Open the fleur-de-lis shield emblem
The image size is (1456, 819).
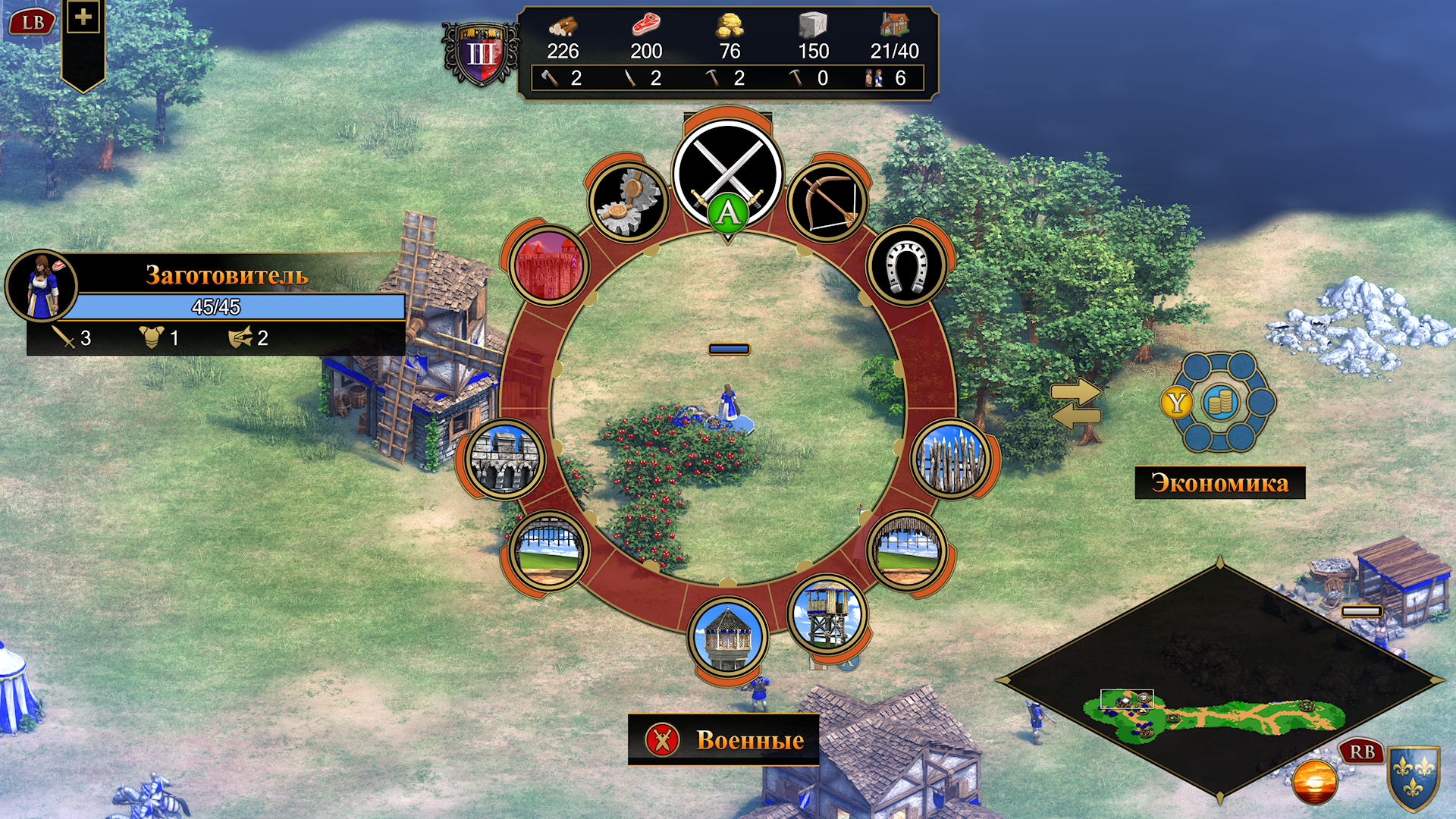(x=1414, y=777)
